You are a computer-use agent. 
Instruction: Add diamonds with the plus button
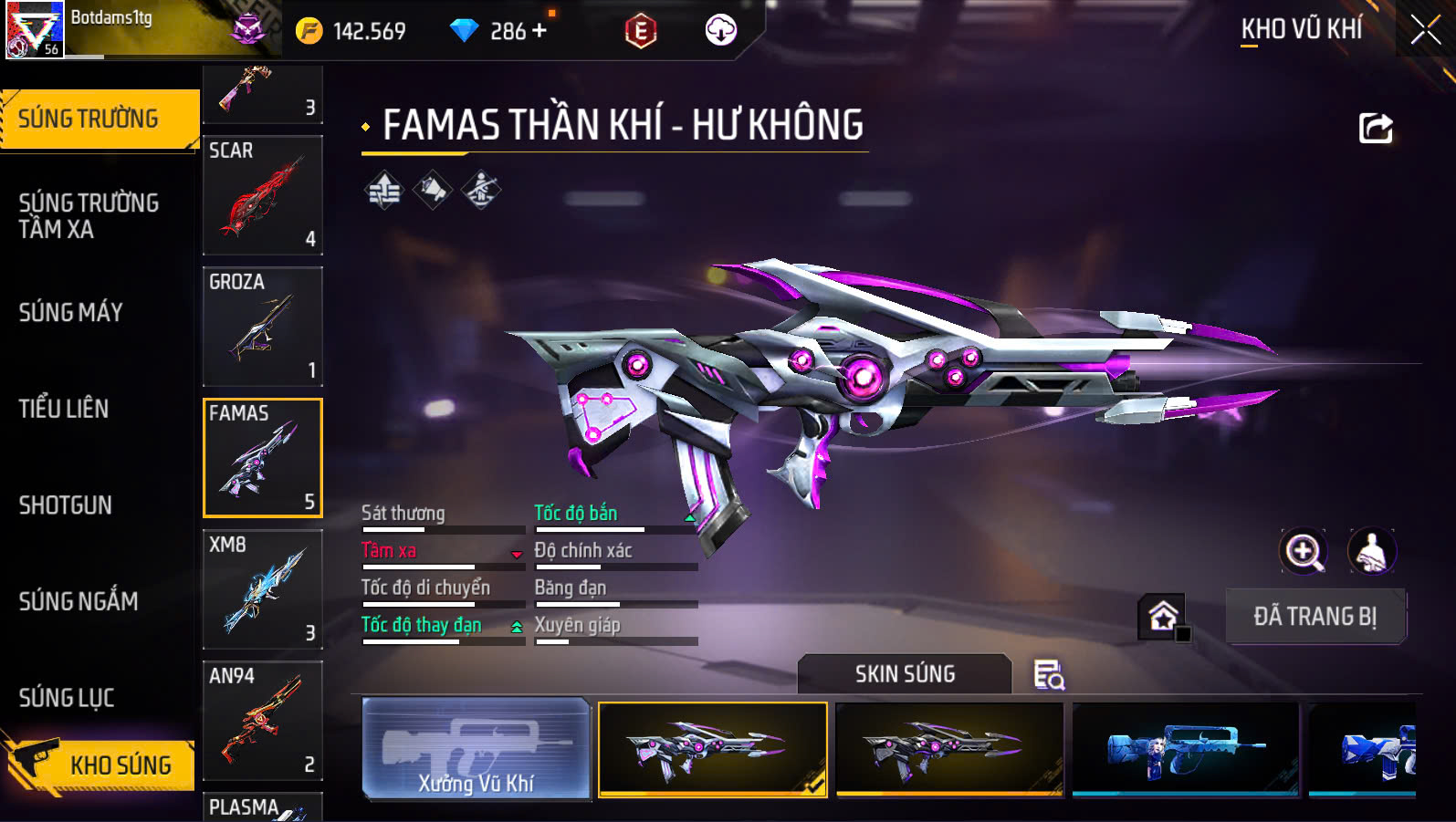tap(539, 31)
